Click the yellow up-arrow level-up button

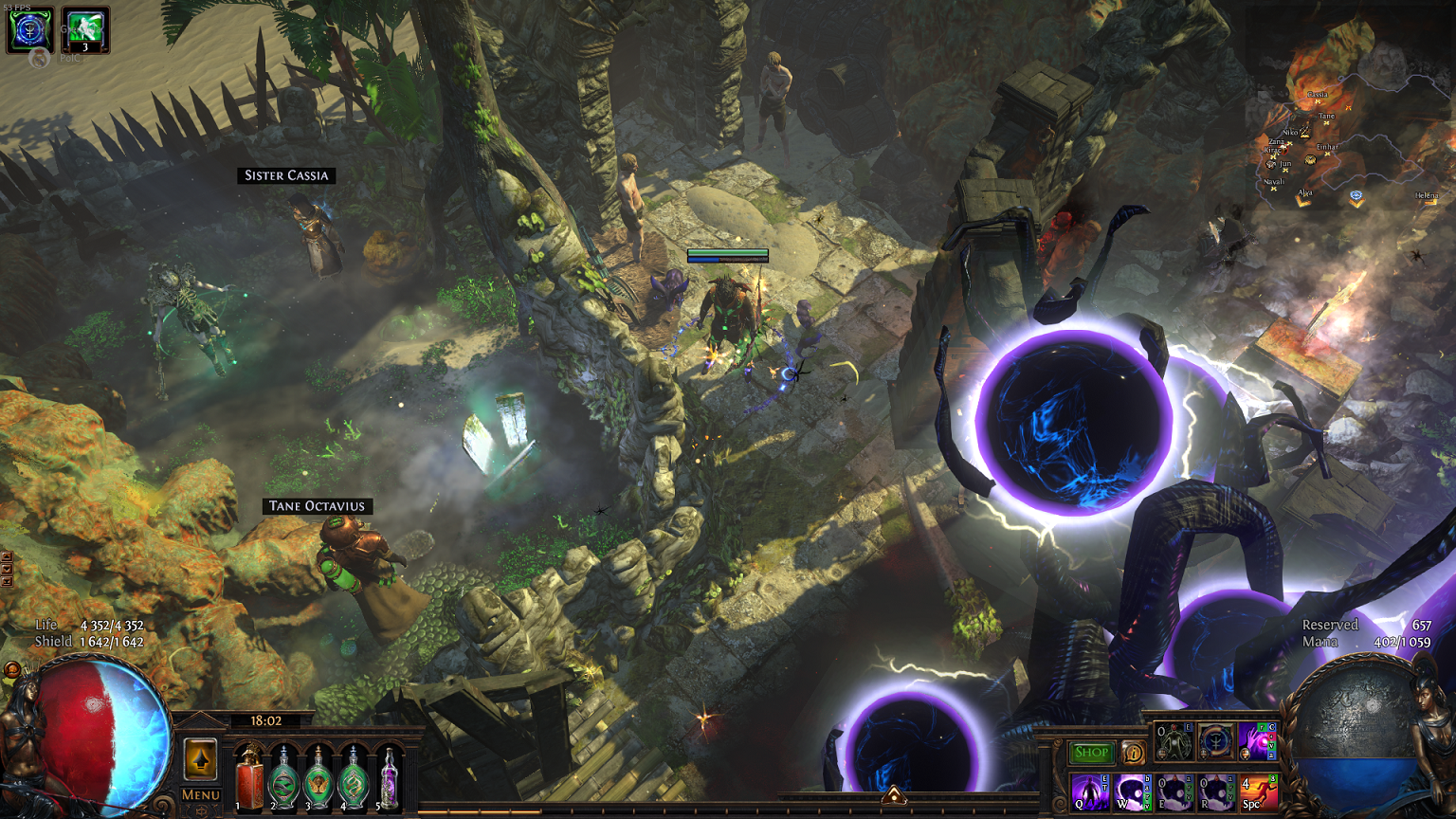200,759
